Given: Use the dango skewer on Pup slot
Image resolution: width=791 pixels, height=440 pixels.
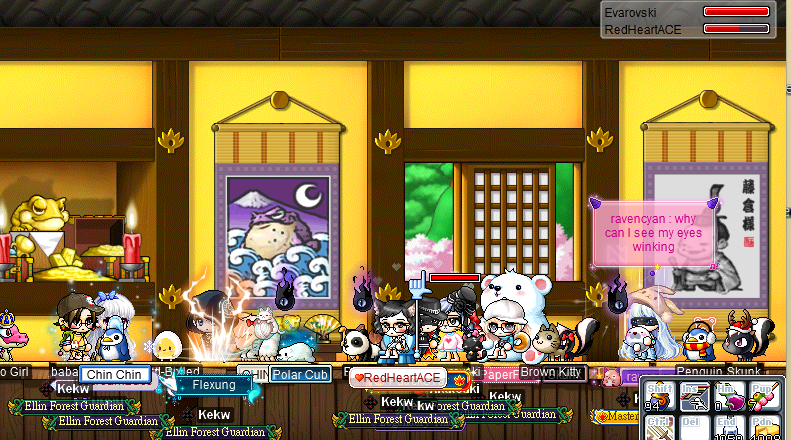Looking at the screenshot, I should (761, 397).
